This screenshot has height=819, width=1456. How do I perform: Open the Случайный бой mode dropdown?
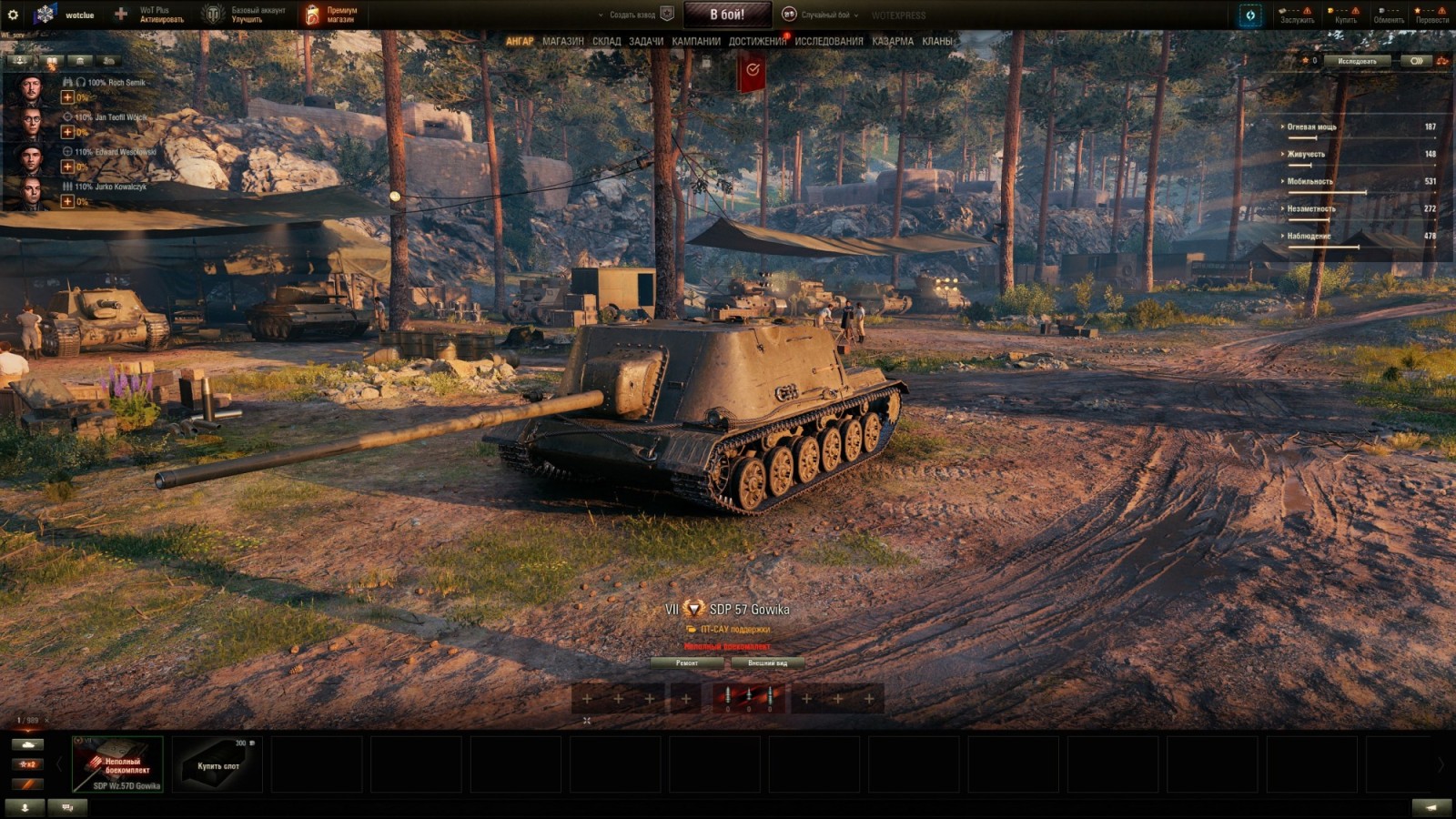pyautogui.click(x=824, y=15)
